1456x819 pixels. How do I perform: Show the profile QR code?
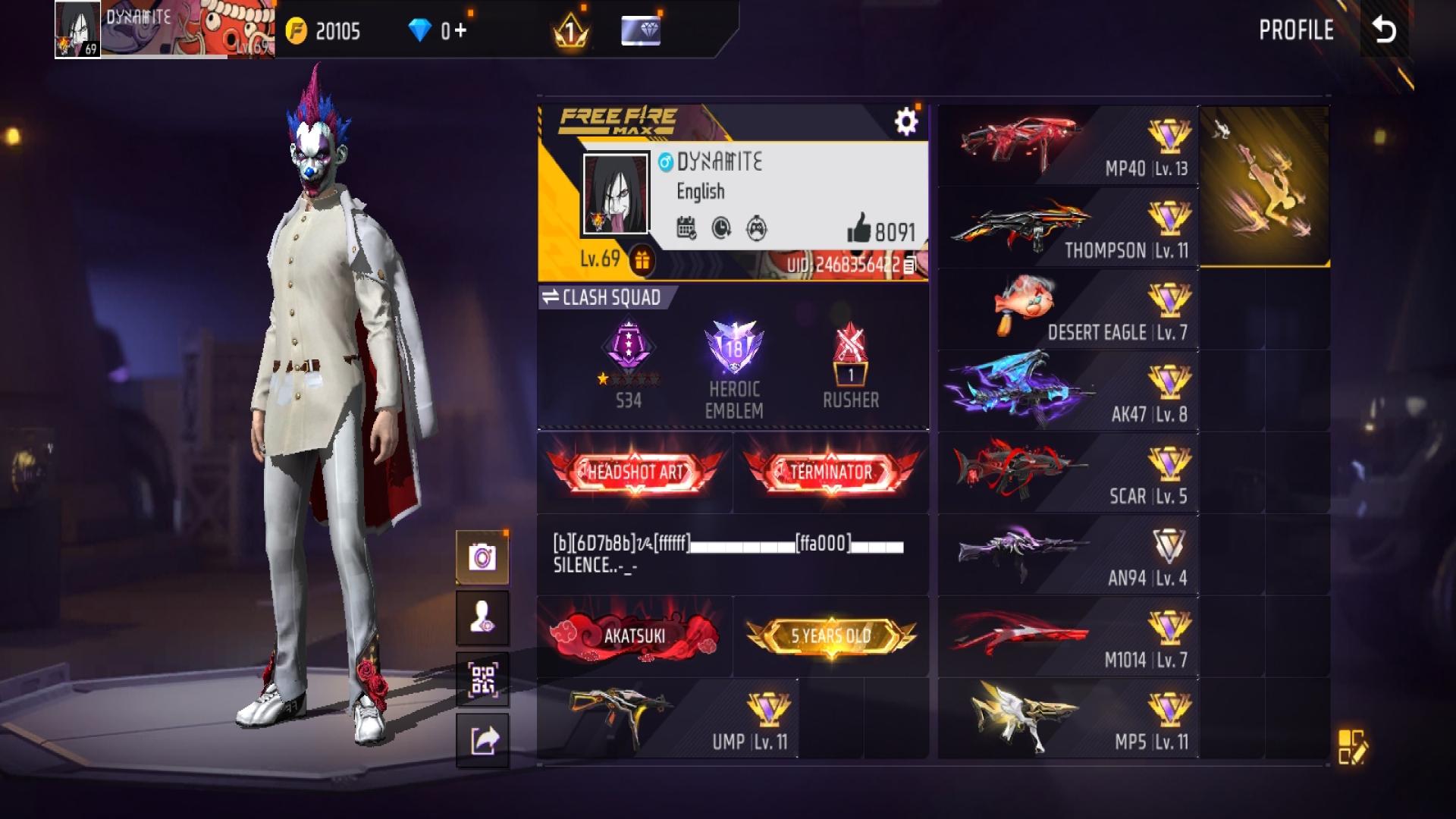click(x=482, y=679)
